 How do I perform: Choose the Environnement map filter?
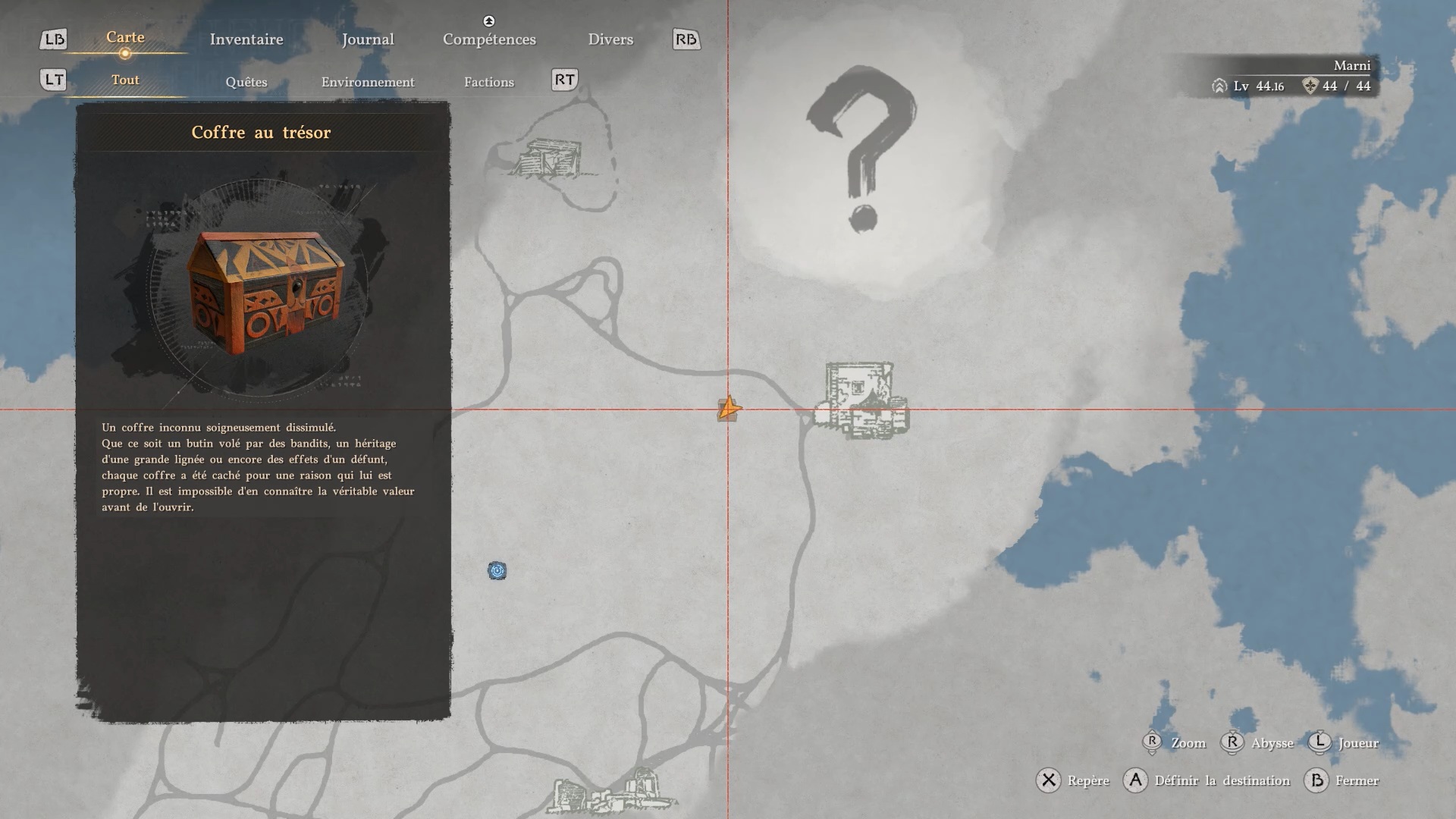pyautogui.click(x=368, y=82)
